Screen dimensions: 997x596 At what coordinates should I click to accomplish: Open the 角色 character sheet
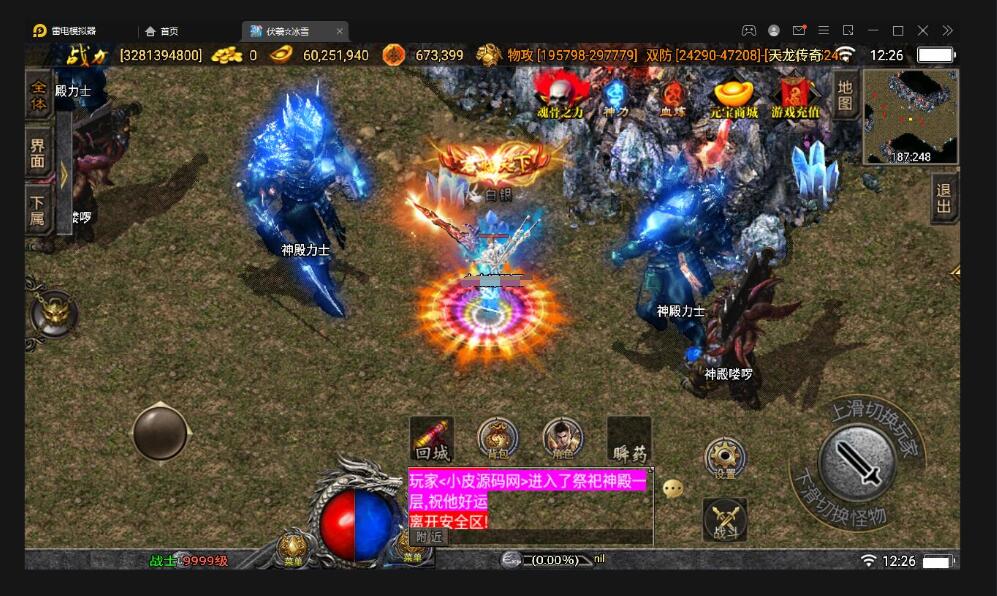click(x=563, y=438)
